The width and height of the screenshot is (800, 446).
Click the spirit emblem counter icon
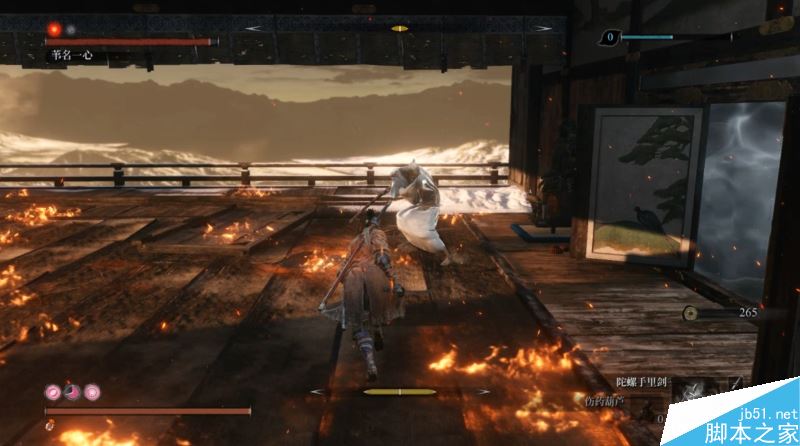[610, 38]
